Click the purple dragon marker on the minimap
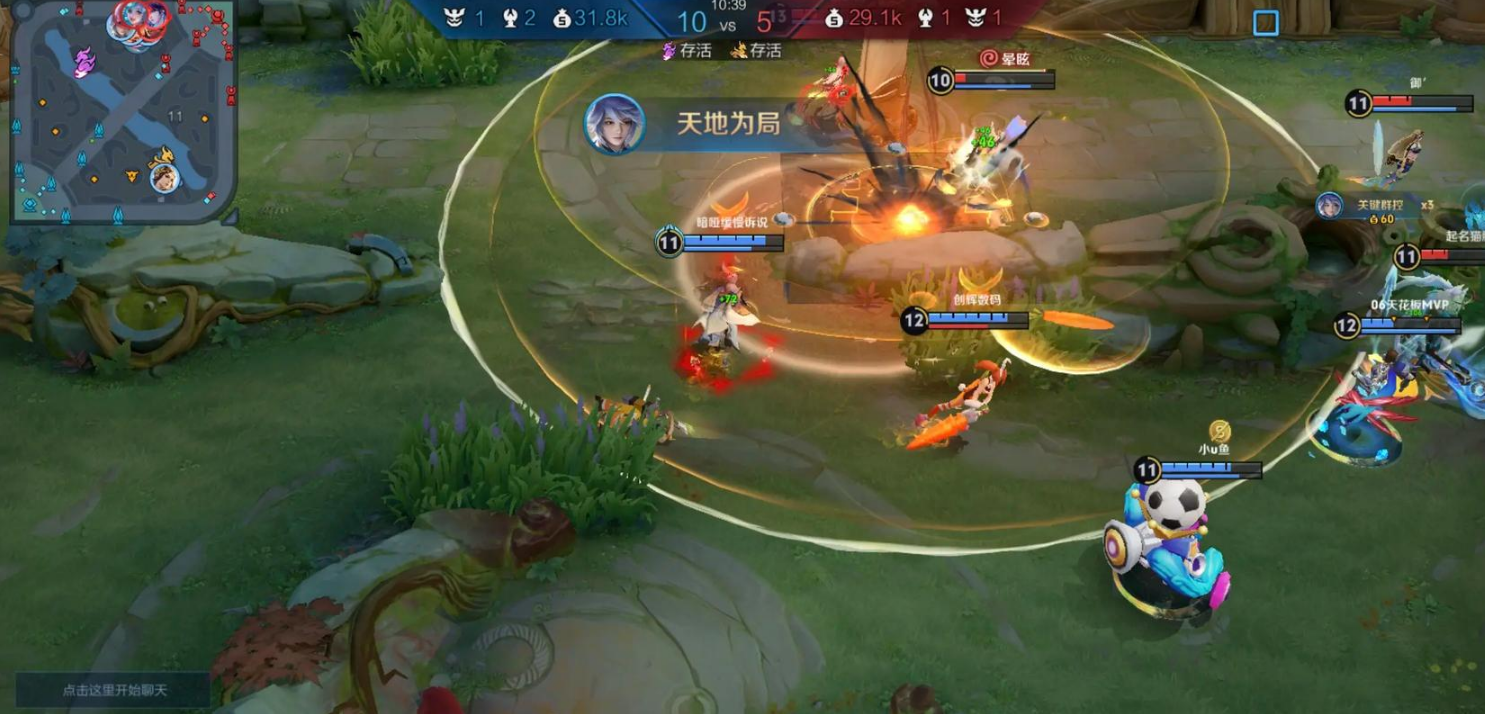This screenshot has width=1485, height=714. (x=83, y=62)
